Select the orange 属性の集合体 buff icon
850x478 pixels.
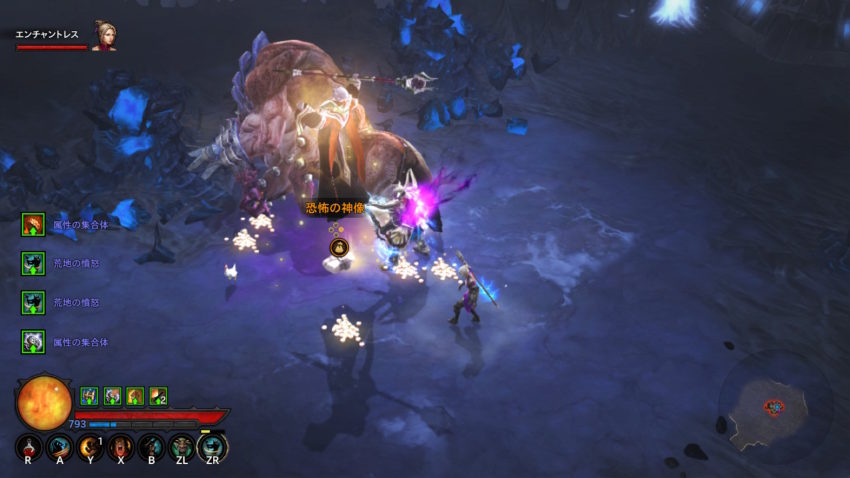(33, 225)
